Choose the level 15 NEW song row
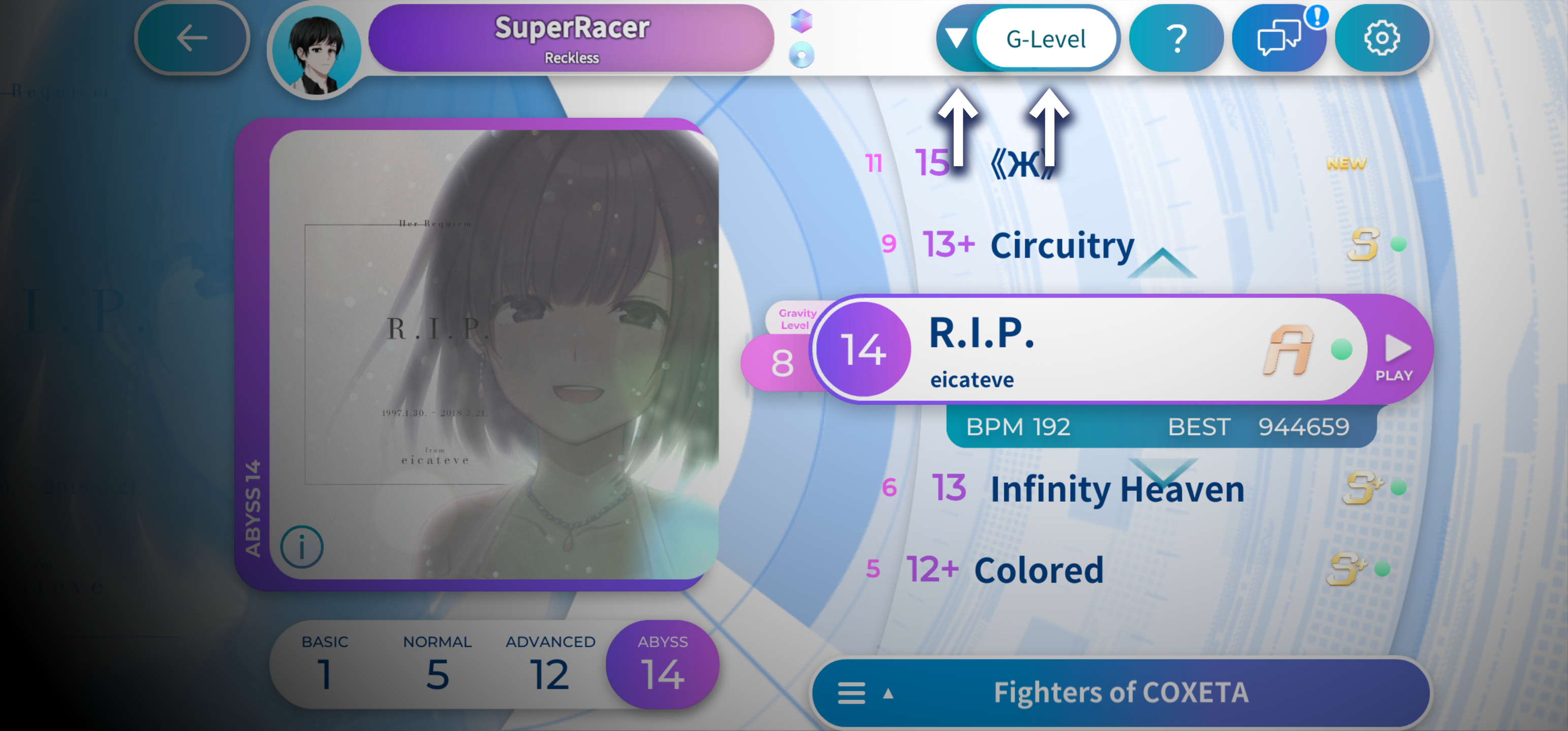 (1023, 163)
